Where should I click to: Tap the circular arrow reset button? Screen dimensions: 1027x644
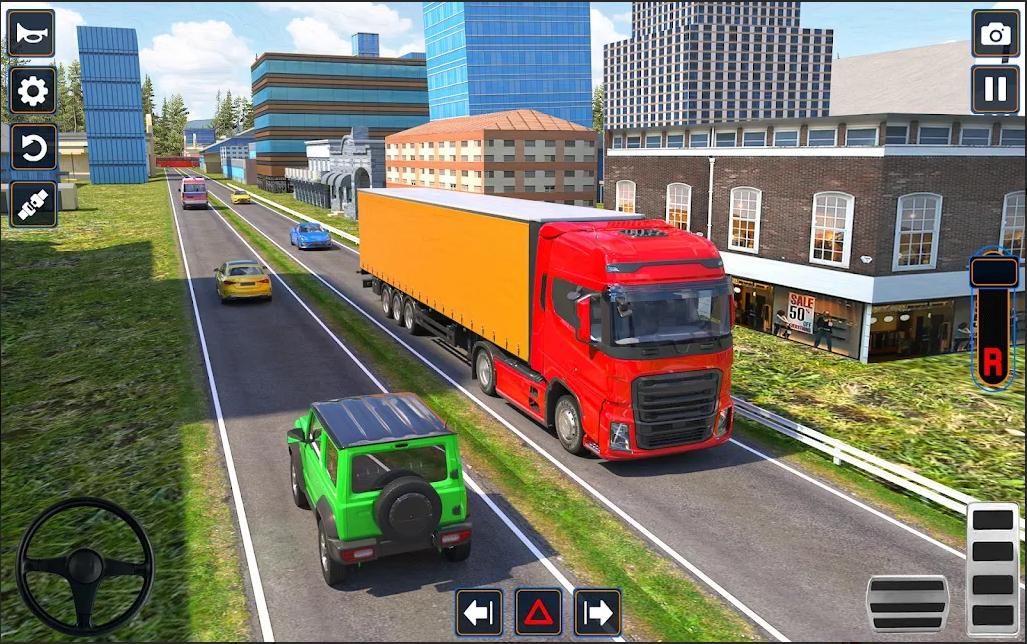[32, 148]
